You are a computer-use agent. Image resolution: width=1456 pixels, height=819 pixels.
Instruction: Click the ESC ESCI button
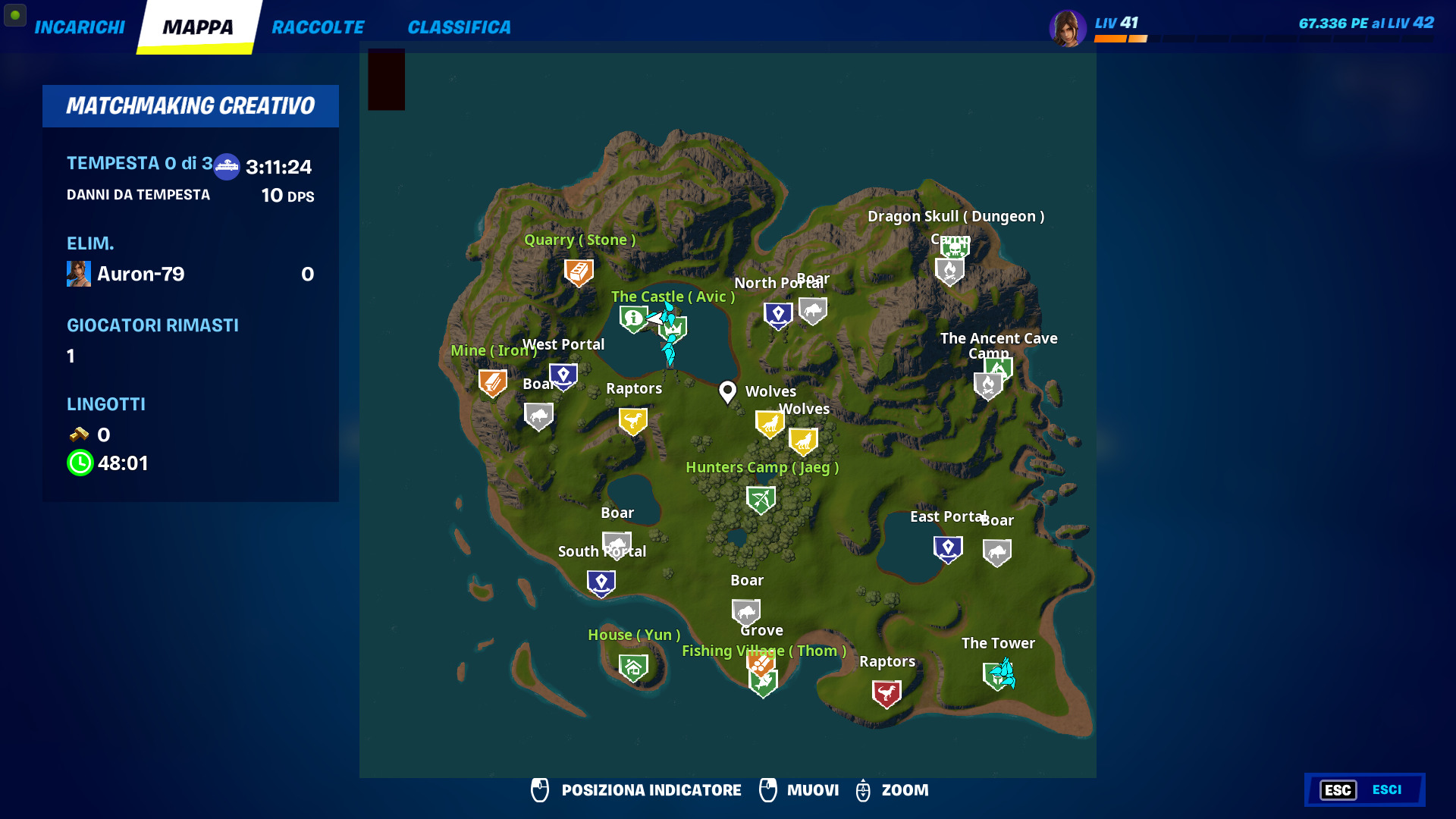1364,789
